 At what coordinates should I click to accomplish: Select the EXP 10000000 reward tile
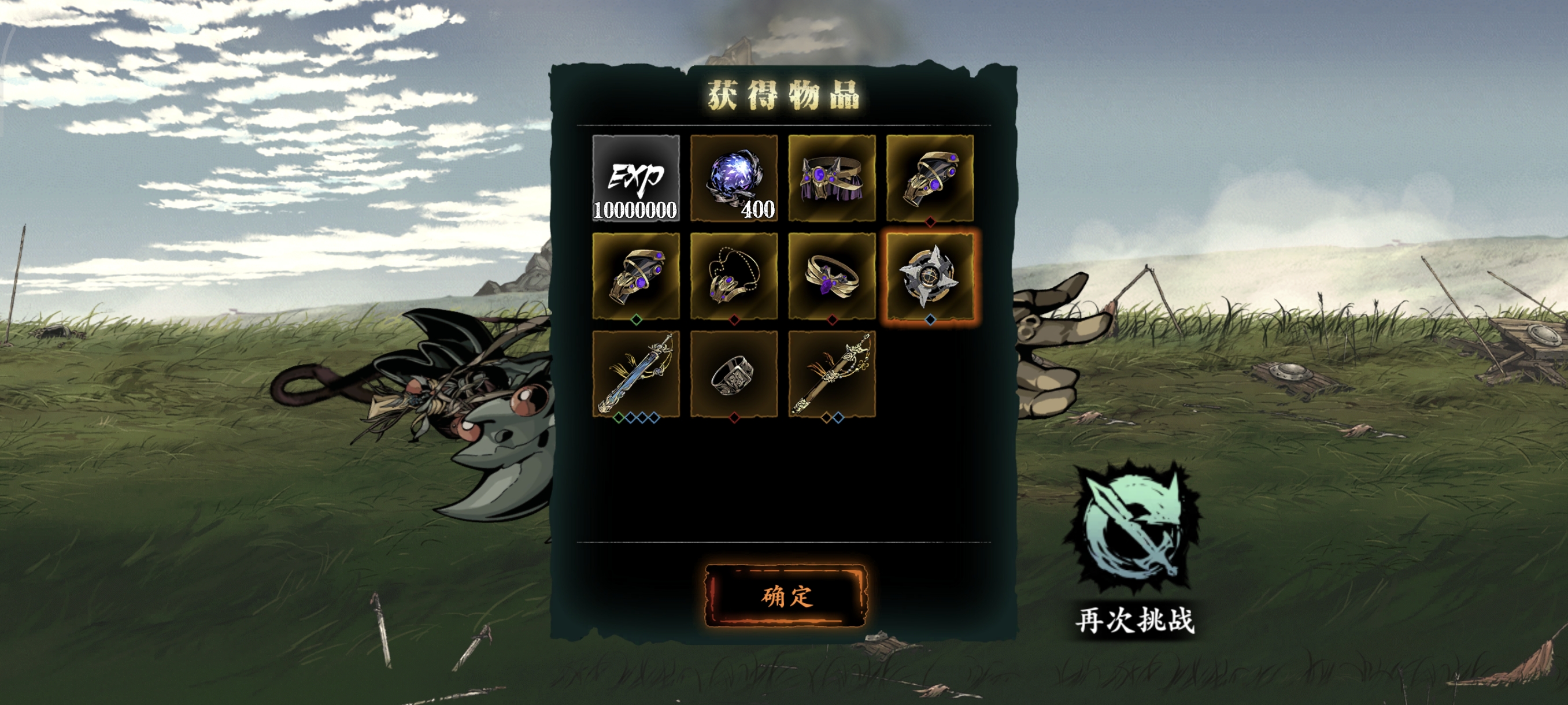635,177
